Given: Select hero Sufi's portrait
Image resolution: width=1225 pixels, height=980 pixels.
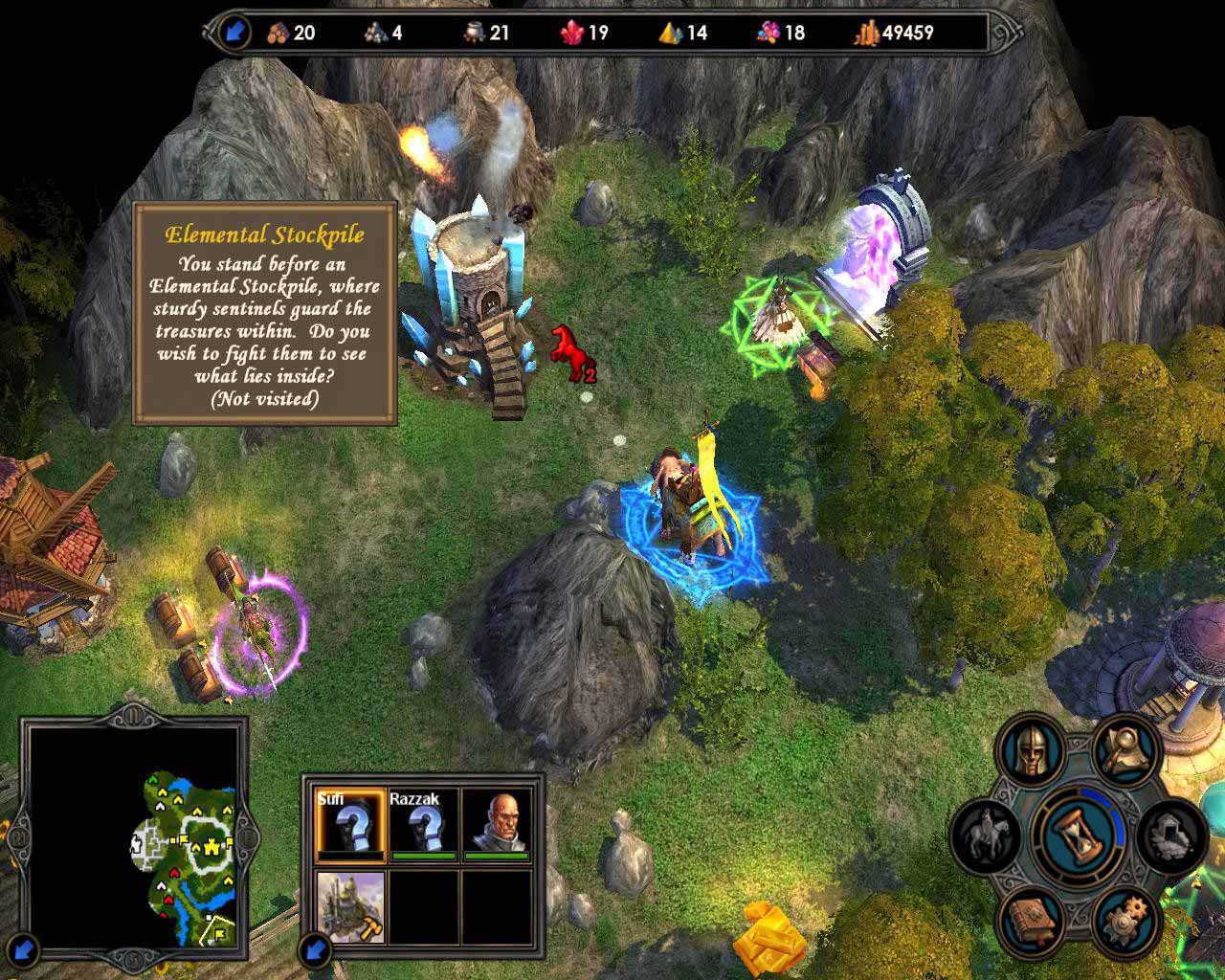Looking at the screenshot, I should 349,822.
